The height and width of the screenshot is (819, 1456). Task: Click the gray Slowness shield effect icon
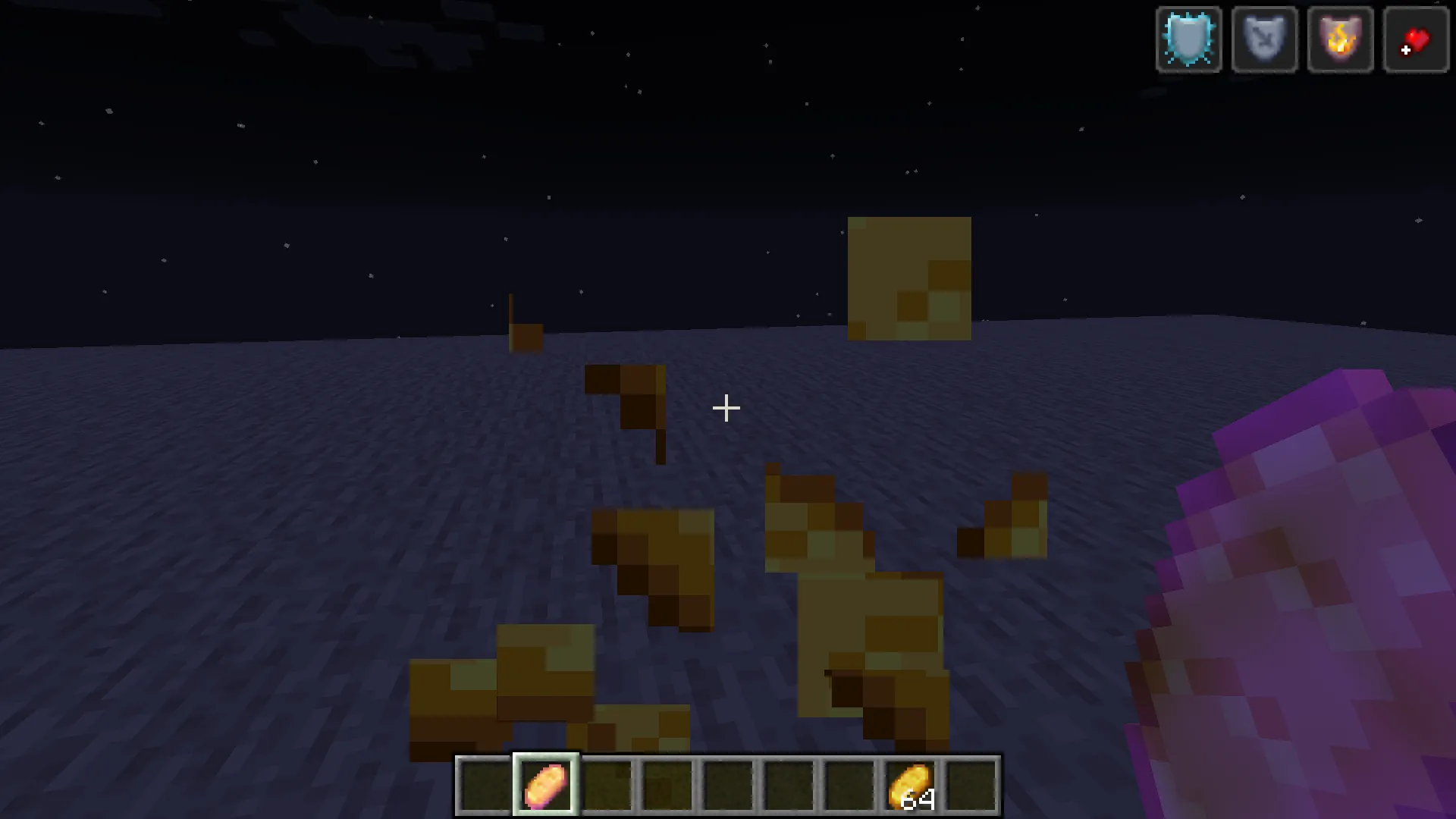click(1263, 39)
